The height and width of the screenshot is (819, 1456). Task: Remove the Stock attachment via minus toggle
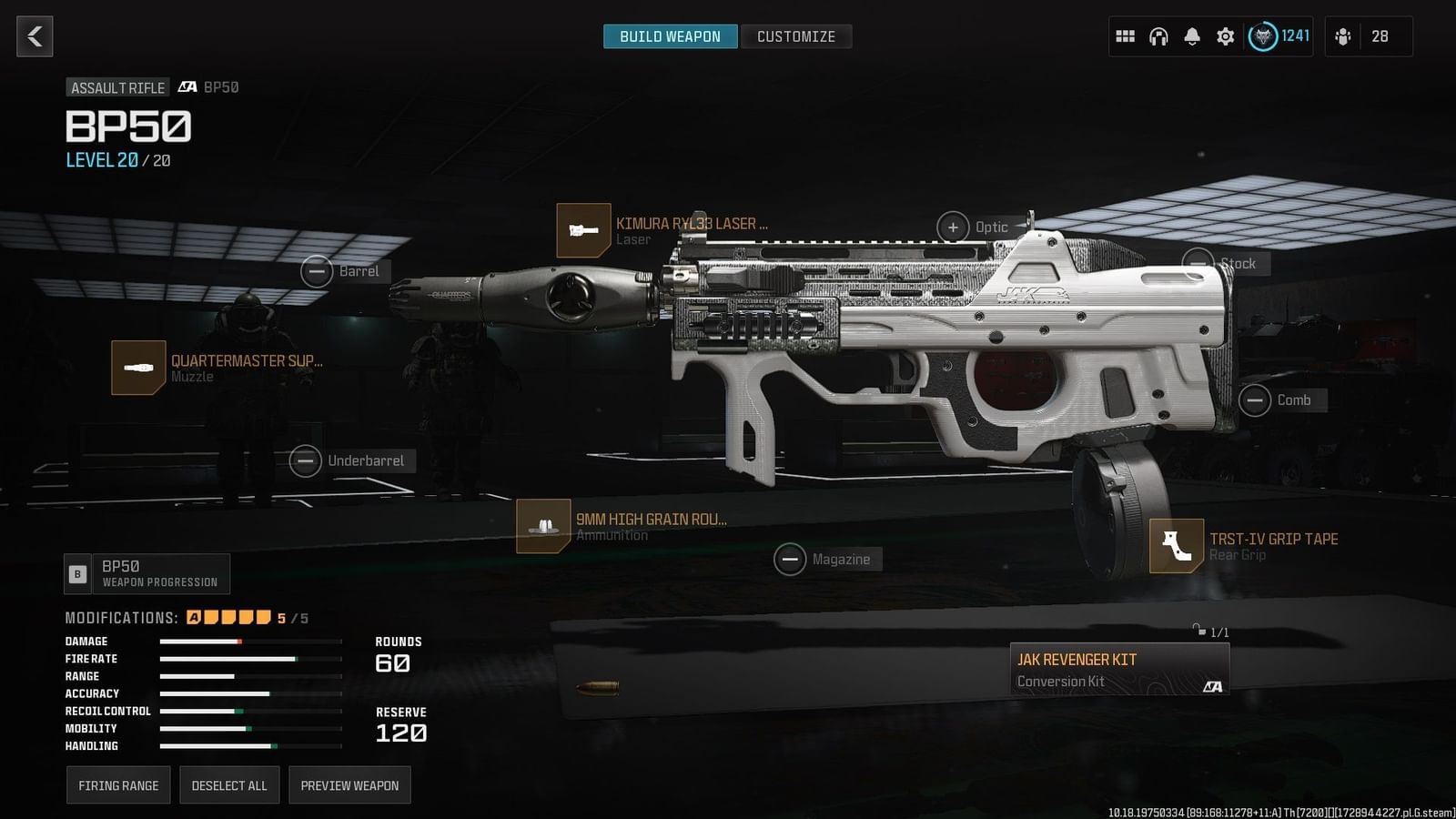[x=1199, y=263]
